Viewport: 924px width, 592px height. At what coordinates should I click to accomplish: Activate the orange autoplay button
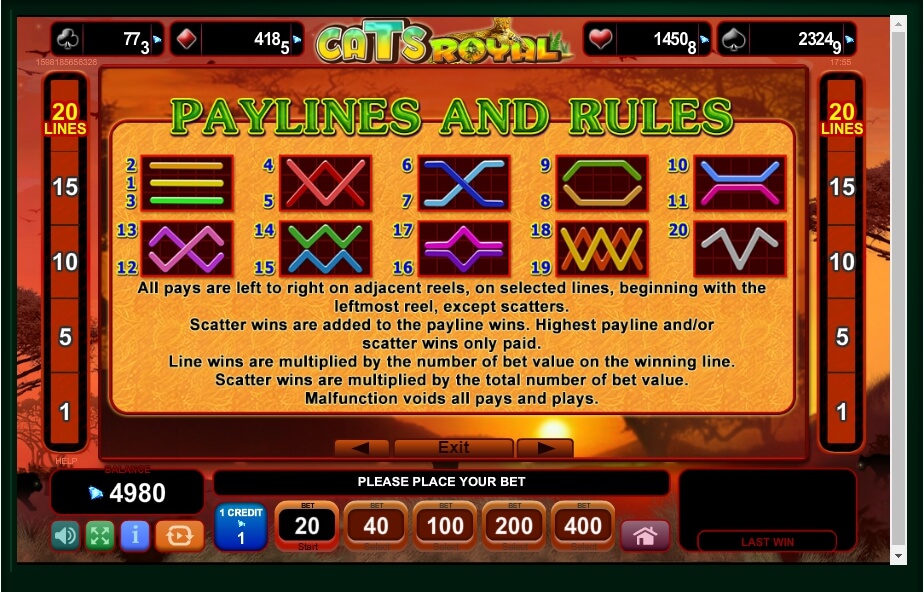pyautogui.click(x=180, y=535)
